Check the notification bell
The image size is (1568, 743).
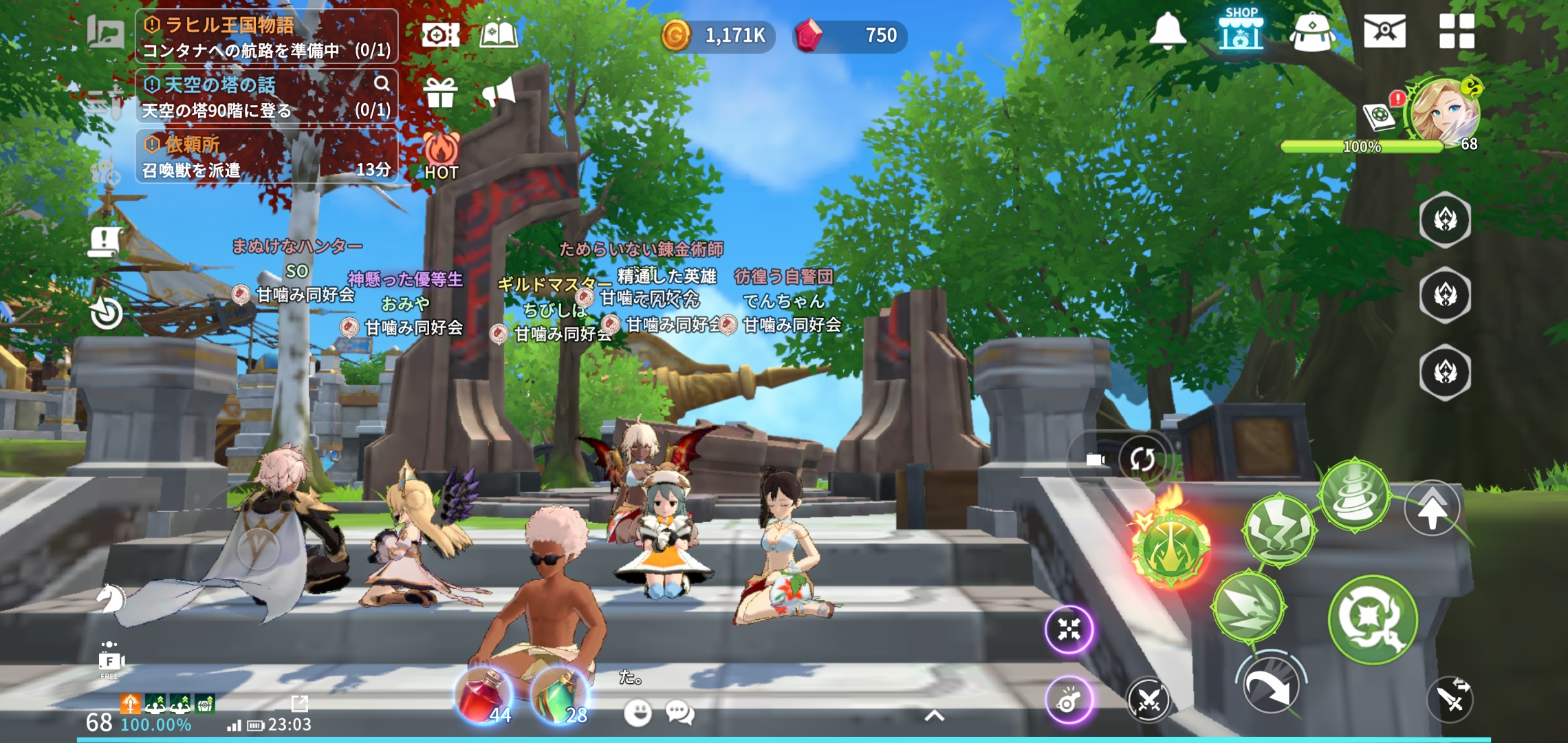1167,32
